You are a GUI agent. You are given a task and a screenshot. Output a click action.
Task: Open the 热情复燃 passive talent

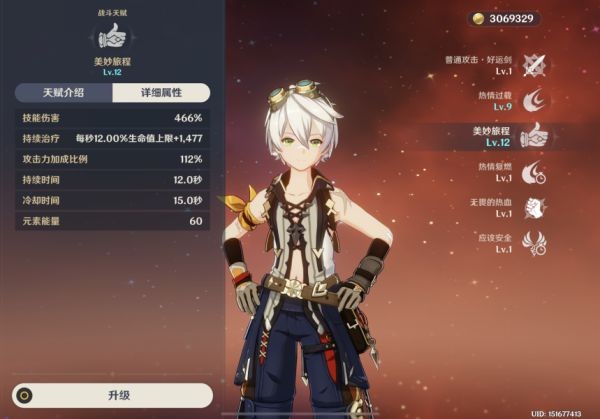tap(534, 171)
